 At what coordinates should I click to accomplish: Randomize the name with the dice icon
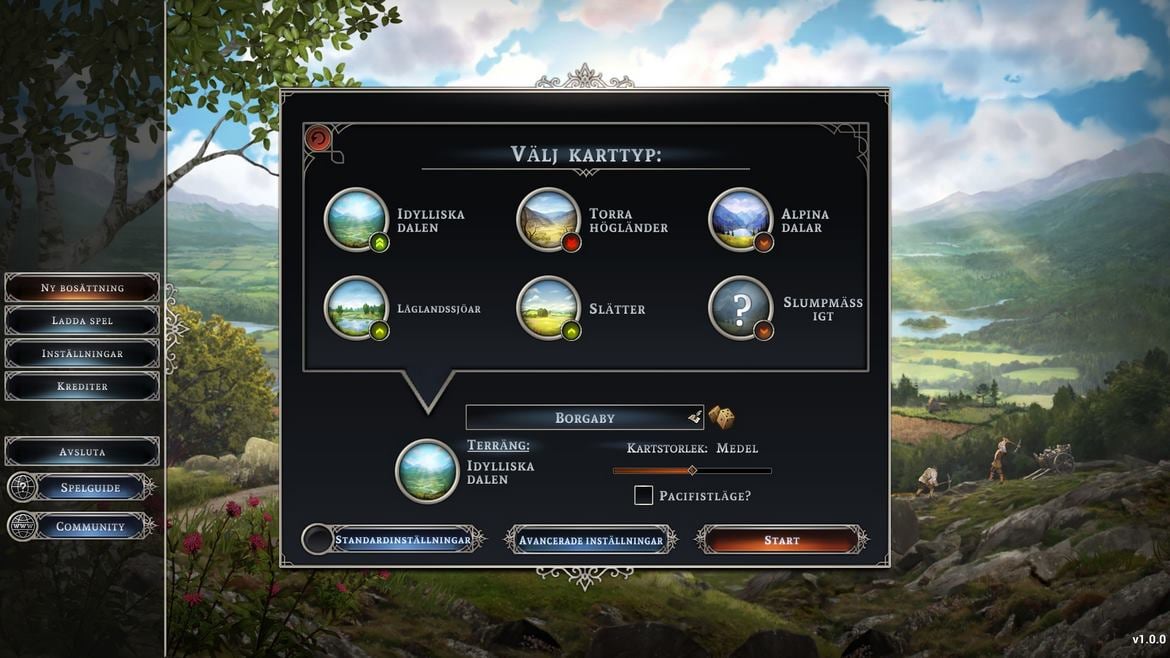[x=721, y=418]
